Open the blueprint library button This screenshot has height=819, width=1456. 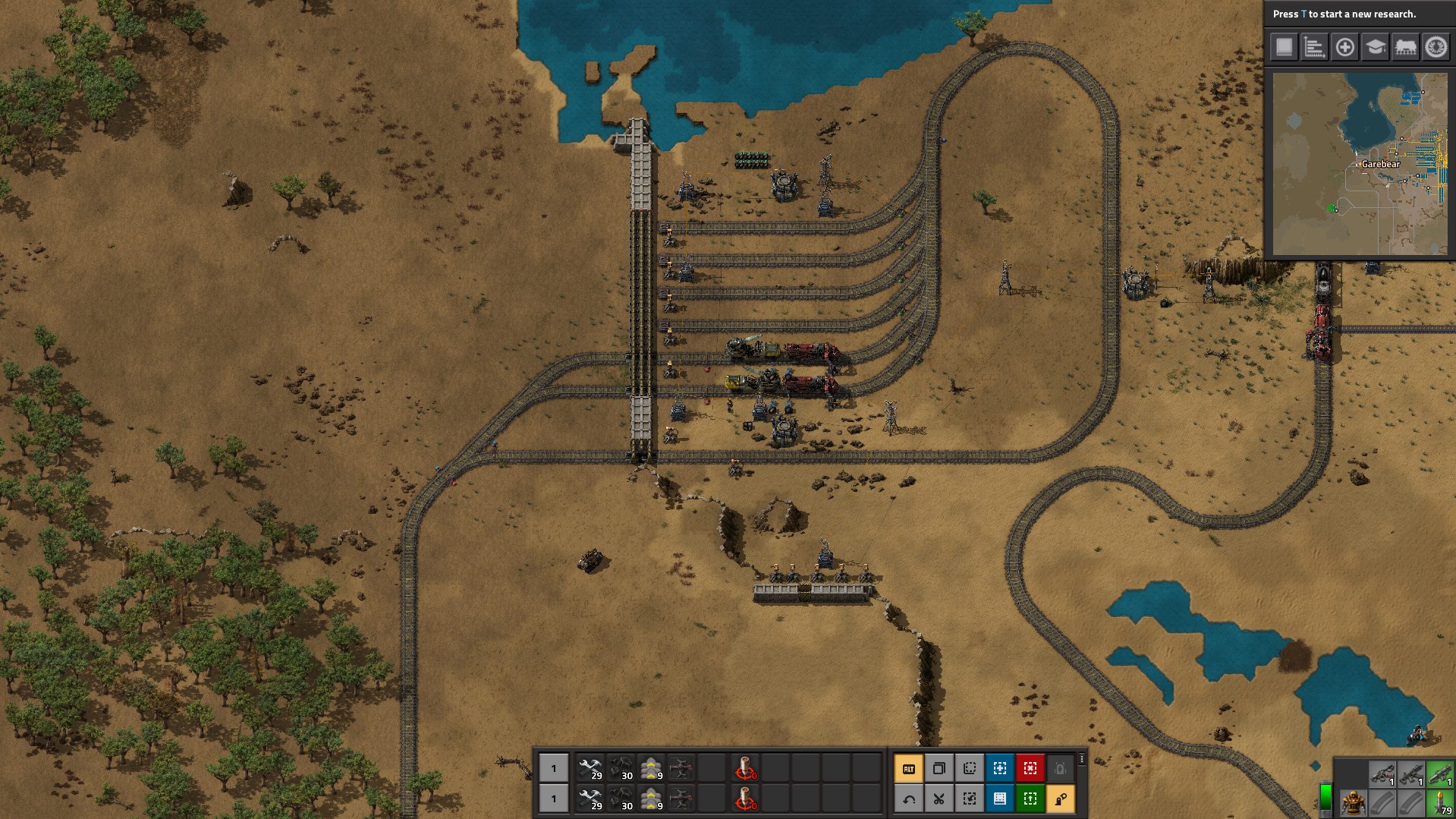click(x=1284, y=47)
